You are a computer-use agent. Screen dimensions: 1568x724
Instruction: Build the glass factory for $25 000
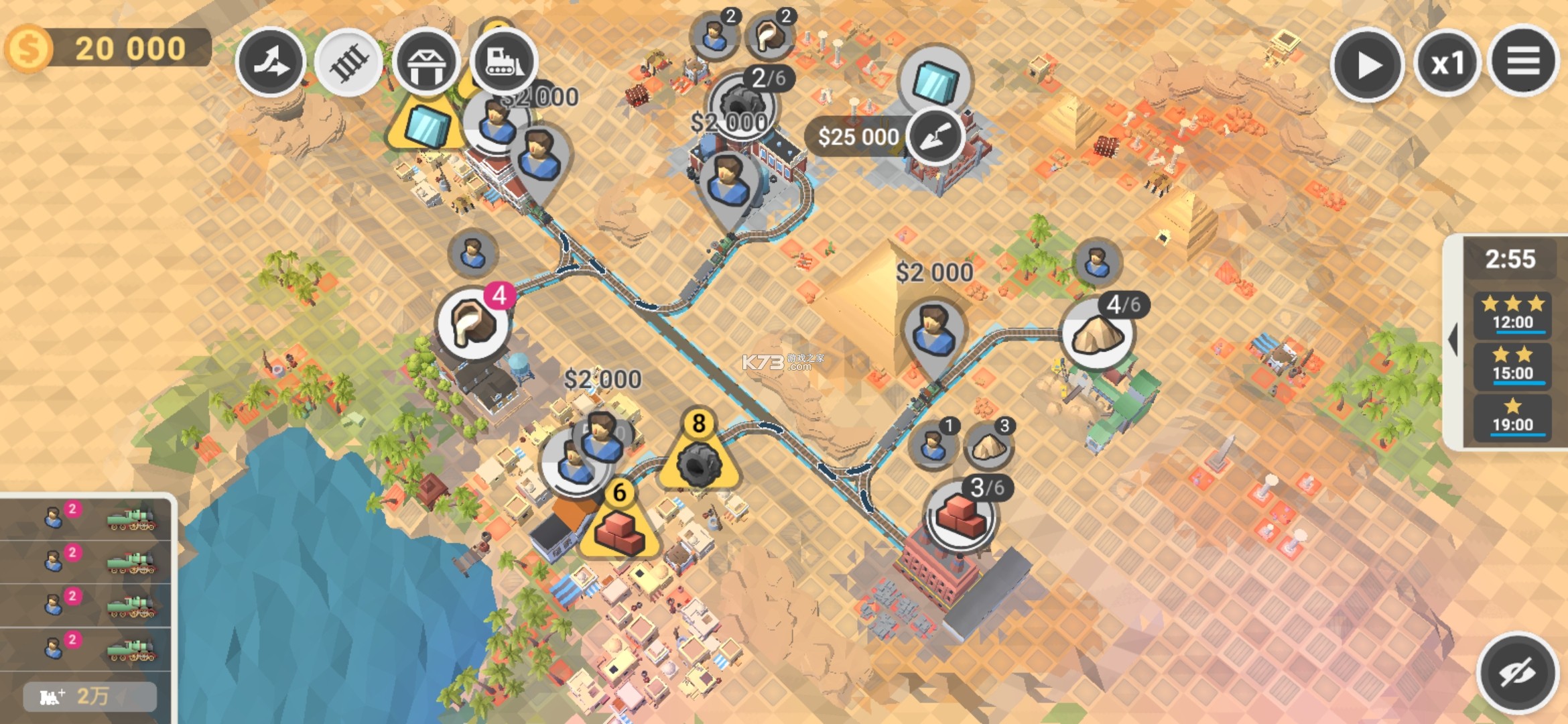[934, 137]
